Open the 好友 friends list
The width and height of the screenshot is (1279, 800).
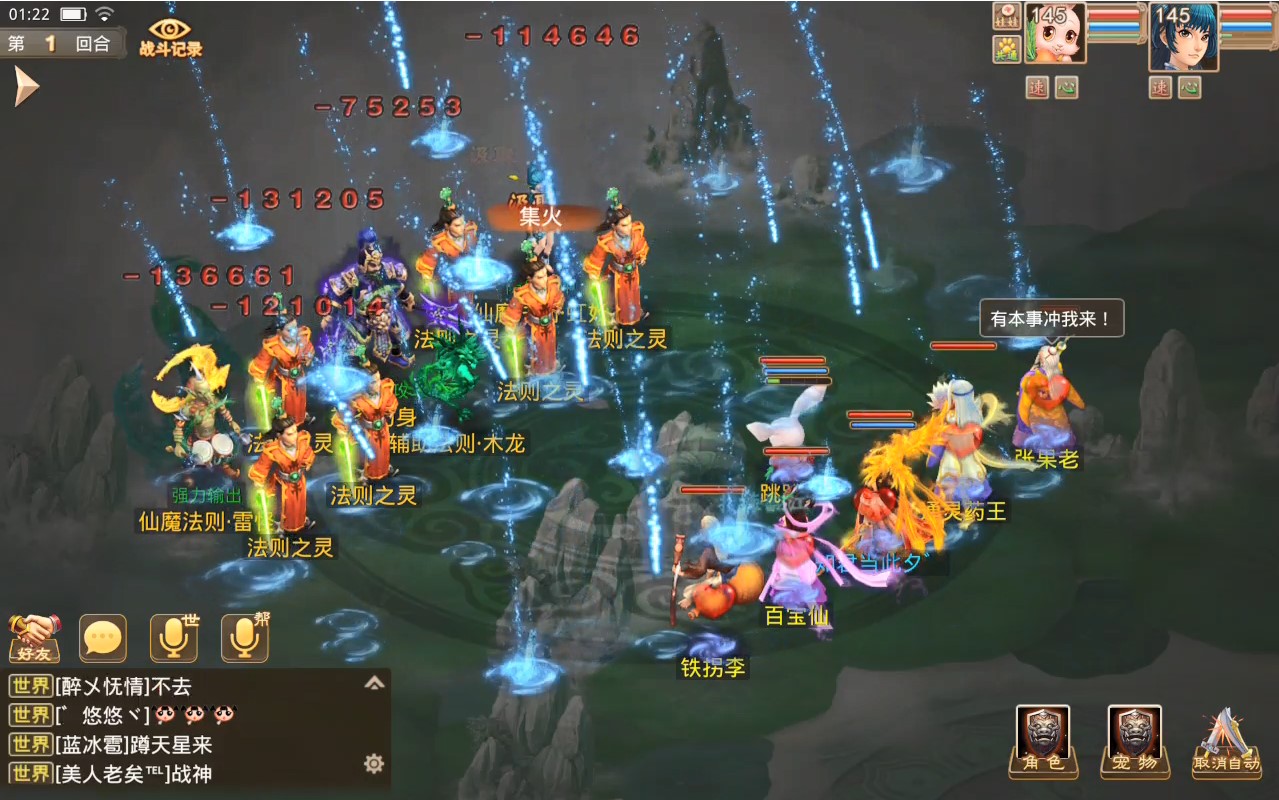[35, 638]
